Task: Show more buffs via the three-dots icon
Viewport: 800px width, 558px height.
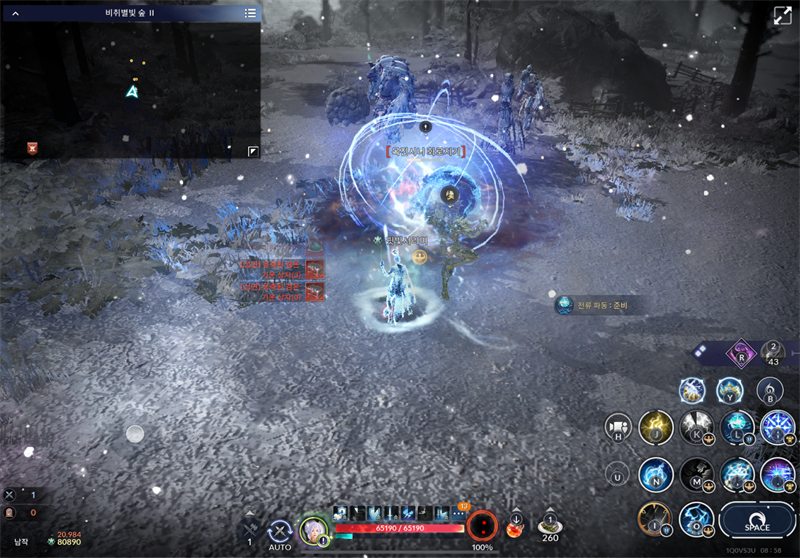Action: point(461,512)
